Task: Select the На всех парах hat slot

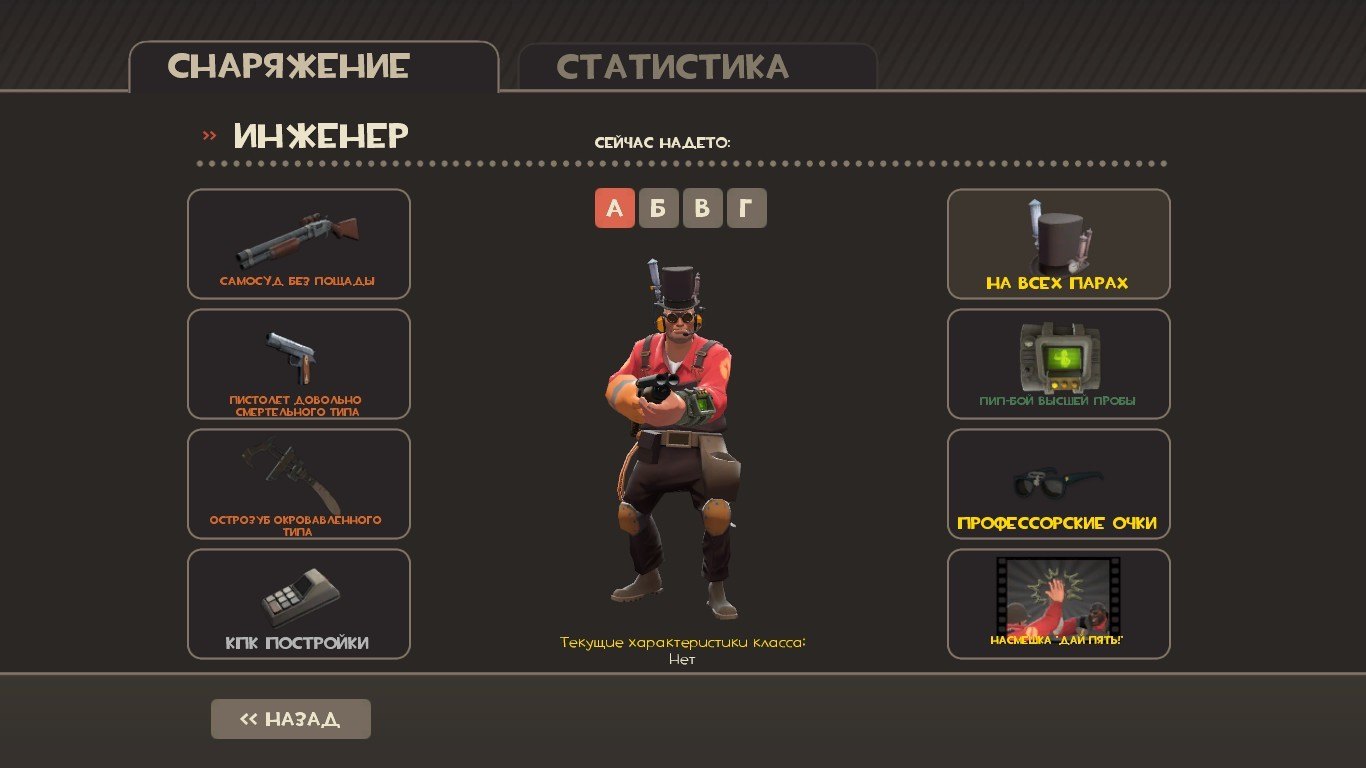Action: pos(1058,244)
